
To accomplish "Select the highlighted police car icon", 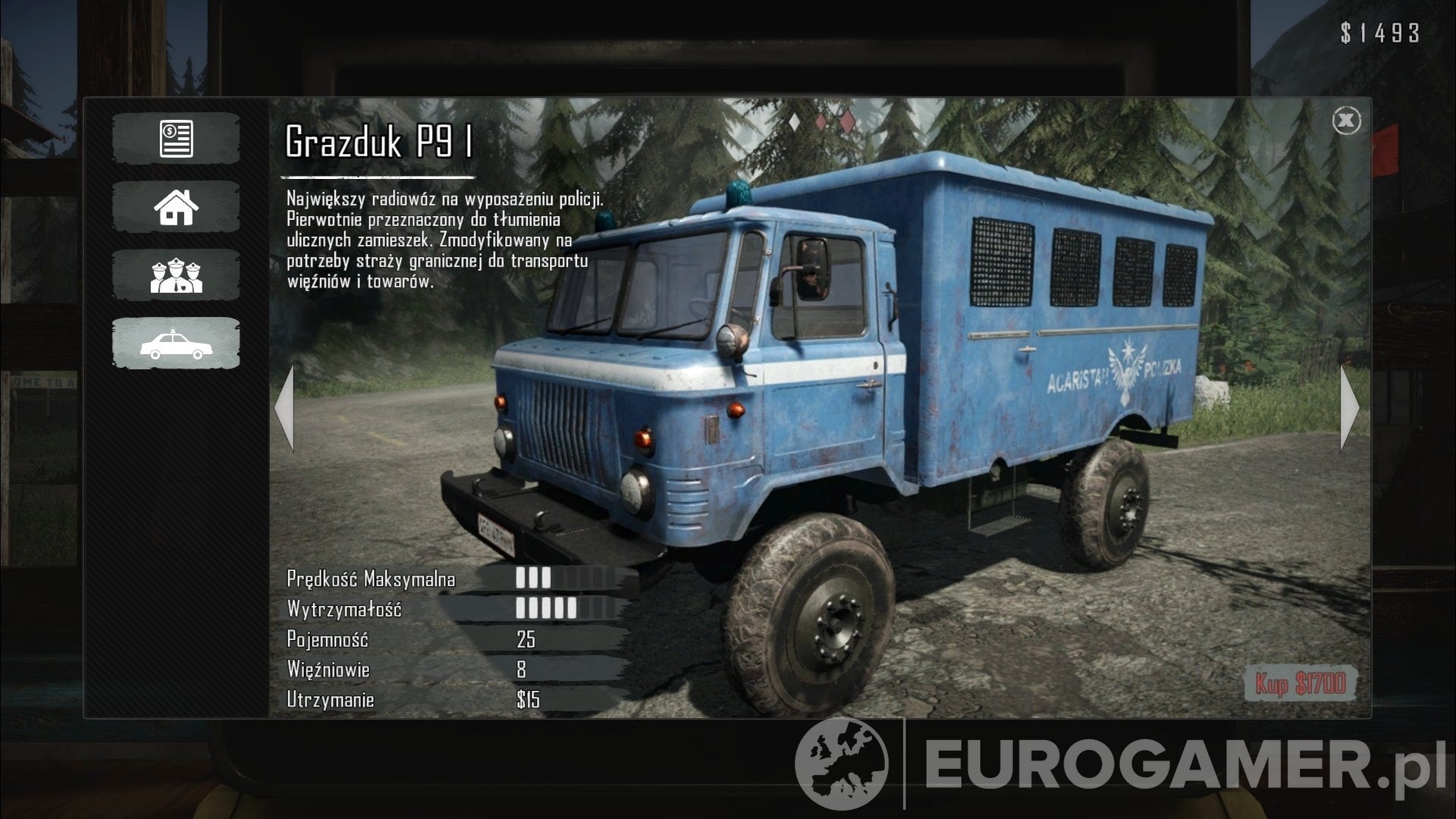I will [x=175, y=343].
